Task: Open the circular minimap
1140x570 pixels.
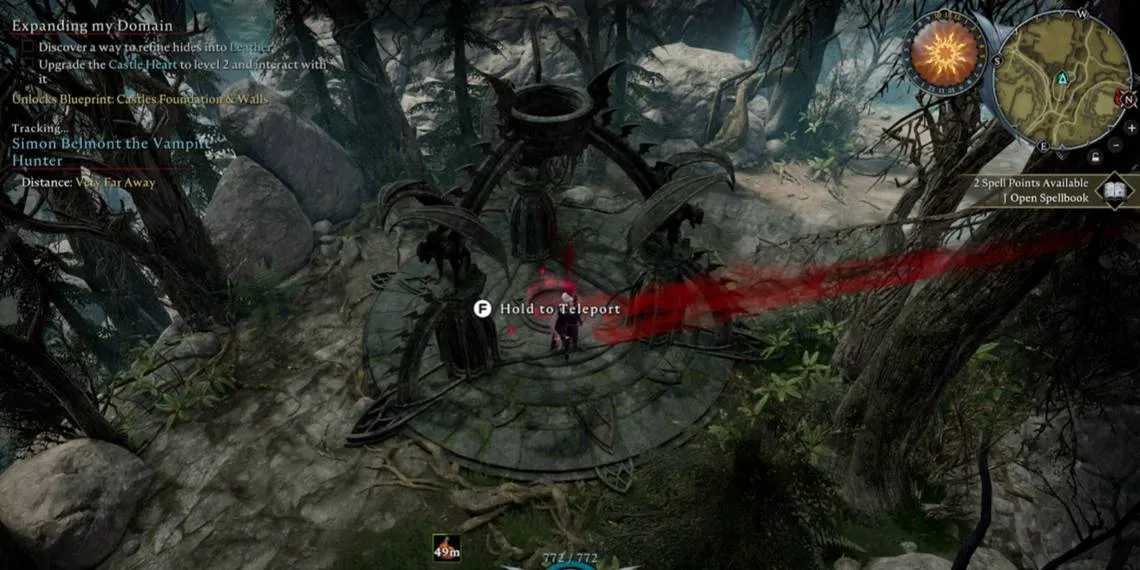Action: point(1063,78)
